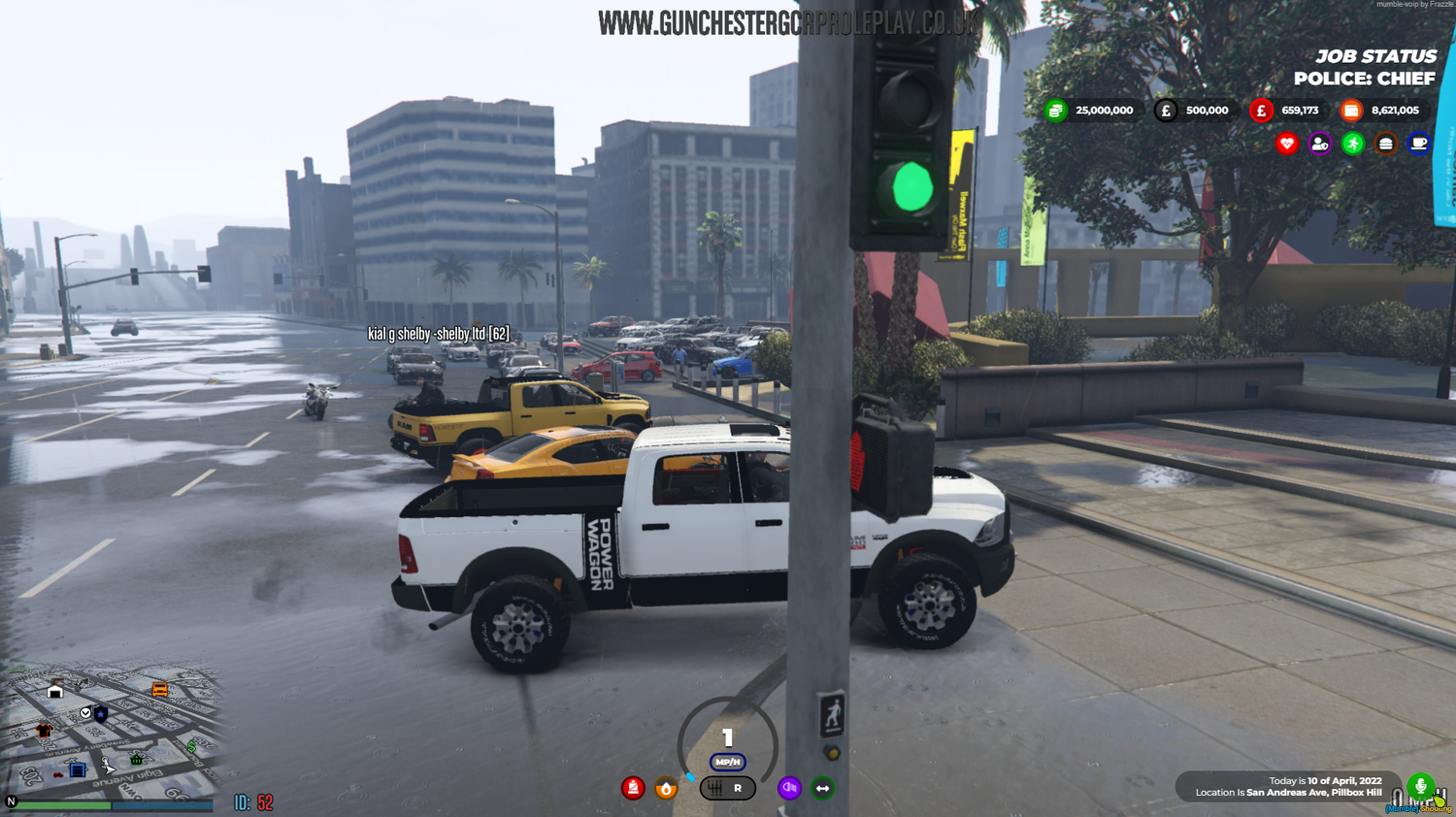The width and height of the screenshot is (1456, 817).
Task: Select the purple armor status icon
Action: pos(1318,143)
